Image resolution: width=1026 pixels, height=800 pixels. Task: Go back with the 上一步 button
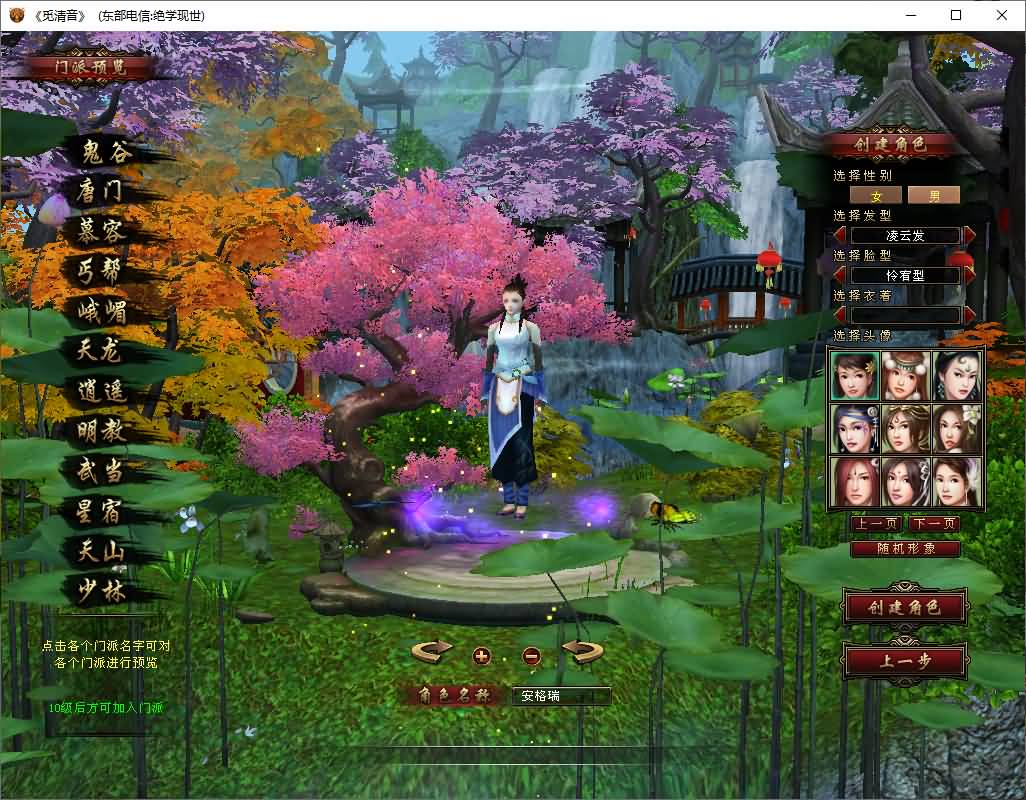pos(905,661)
